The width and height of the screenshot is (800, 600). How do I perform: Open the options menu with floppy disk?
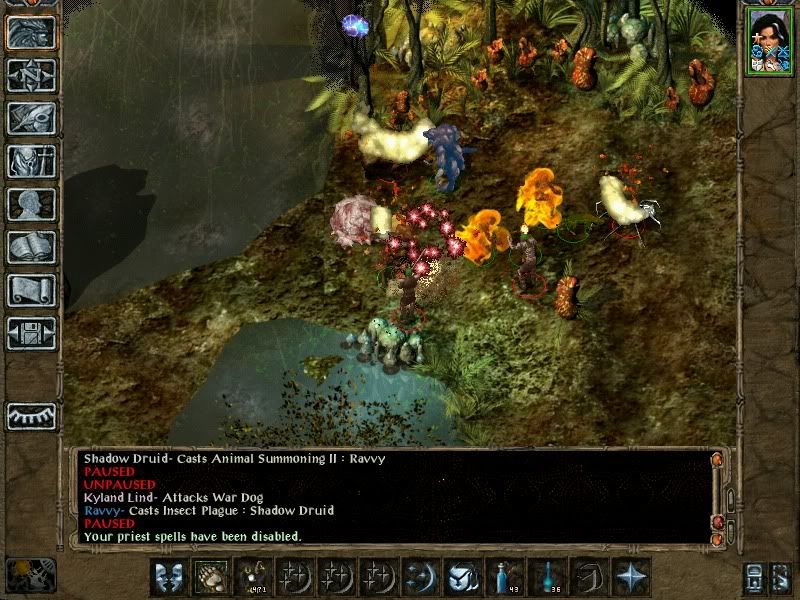point(31,333)
